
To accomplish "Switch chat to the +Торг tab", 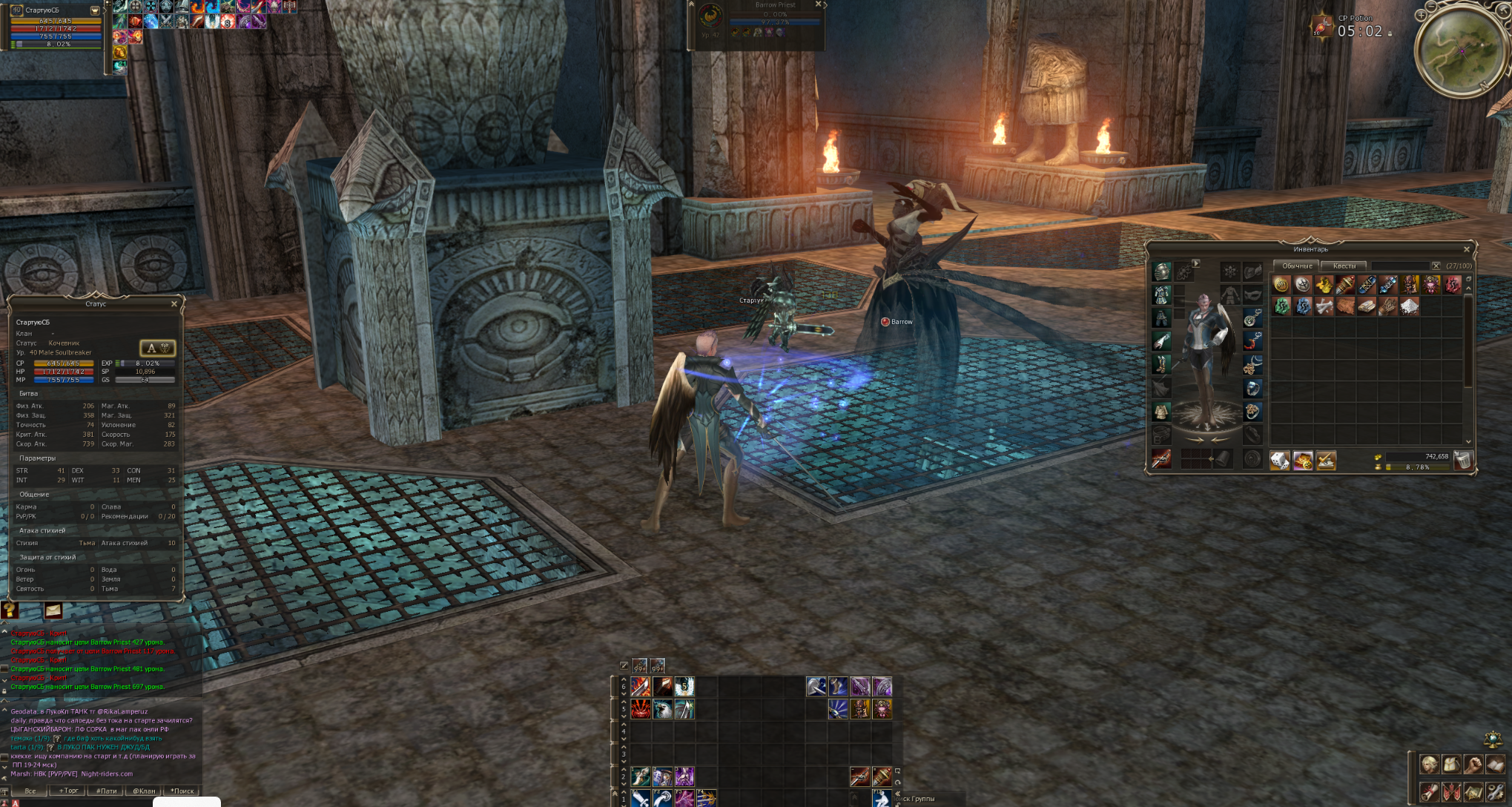I will click(68, 791).
